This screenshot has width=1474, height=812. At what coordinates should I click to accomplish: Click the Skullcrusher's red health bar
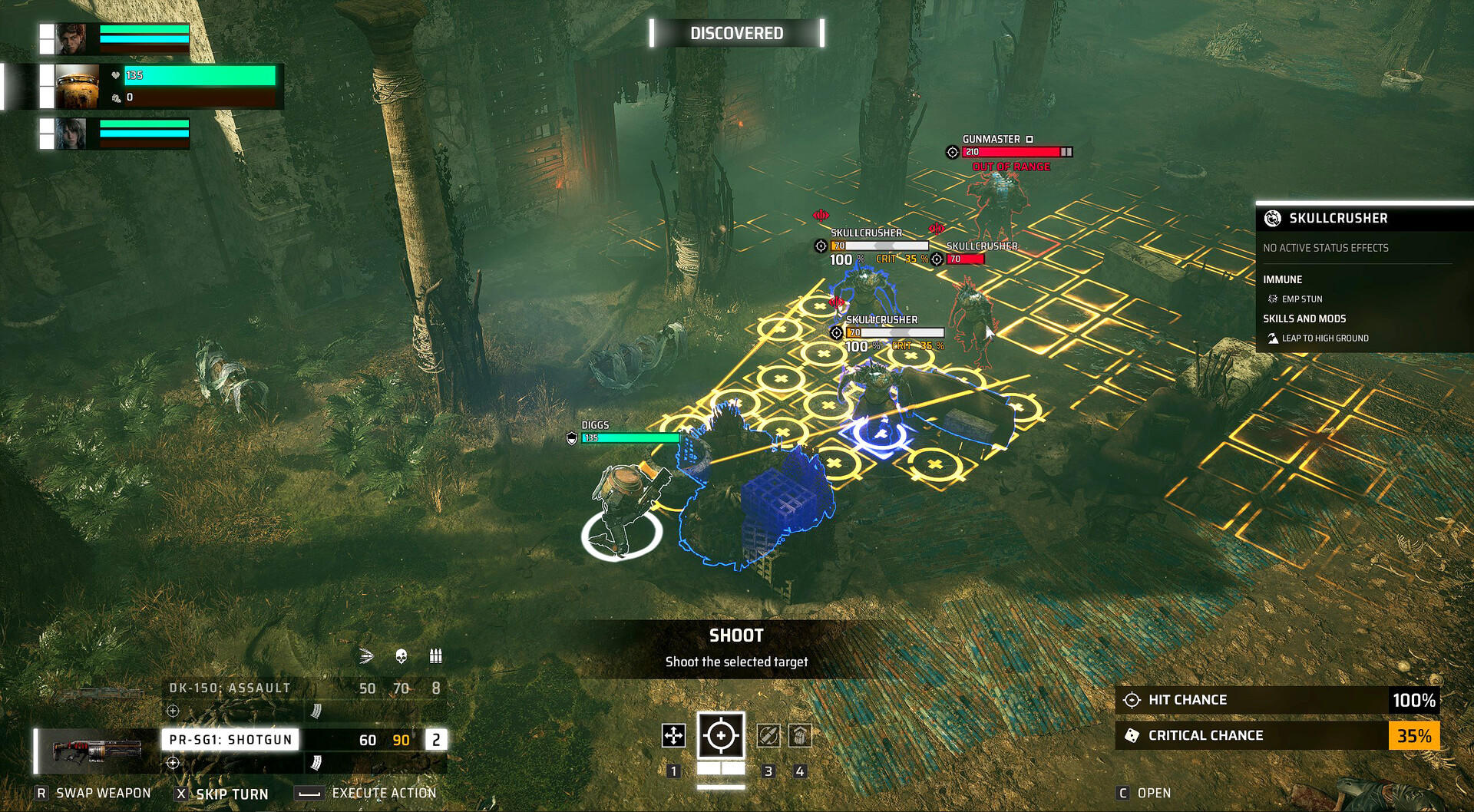[965, 260]
